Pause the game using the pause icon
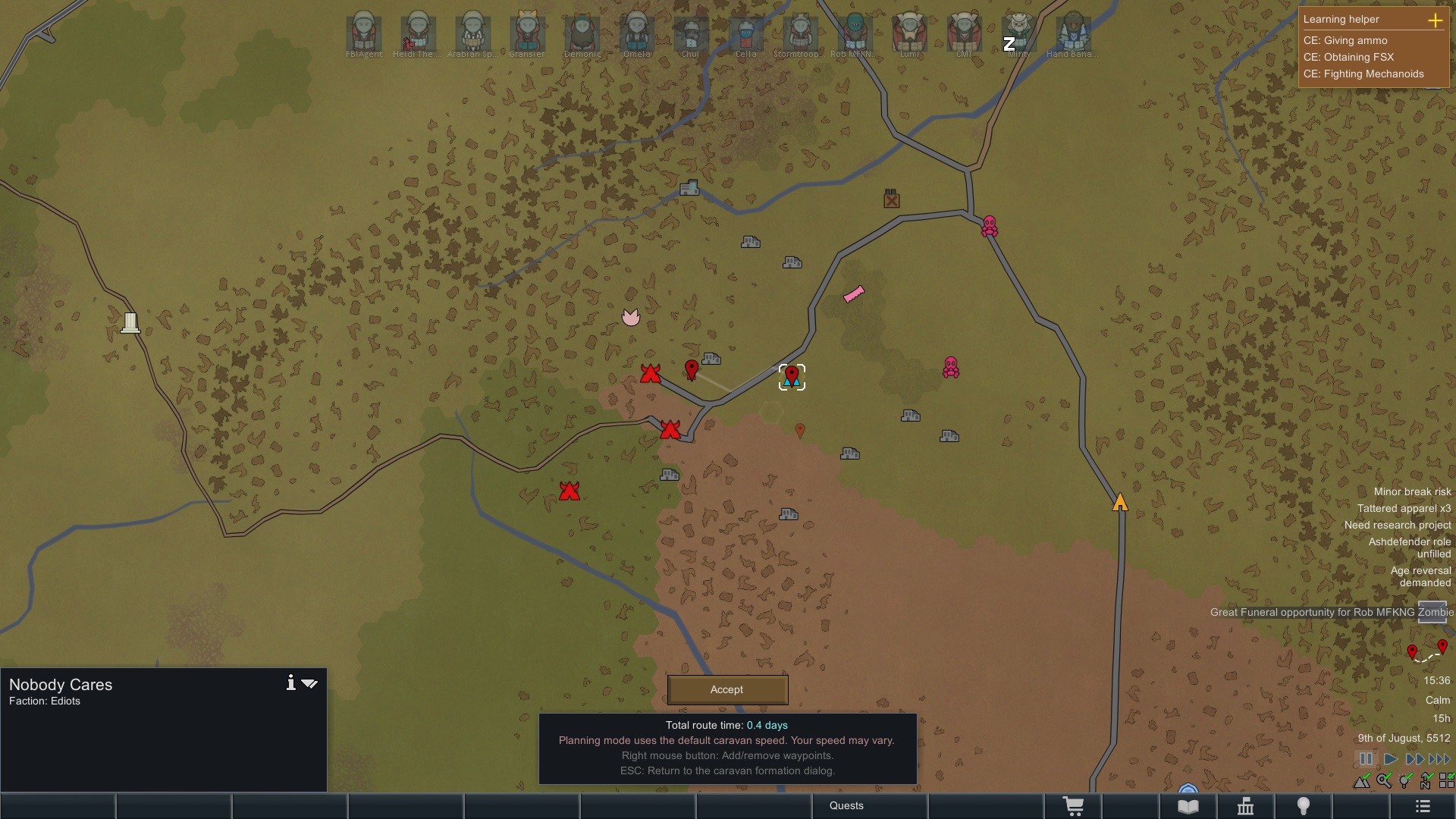 click(x=1366, y=758)
